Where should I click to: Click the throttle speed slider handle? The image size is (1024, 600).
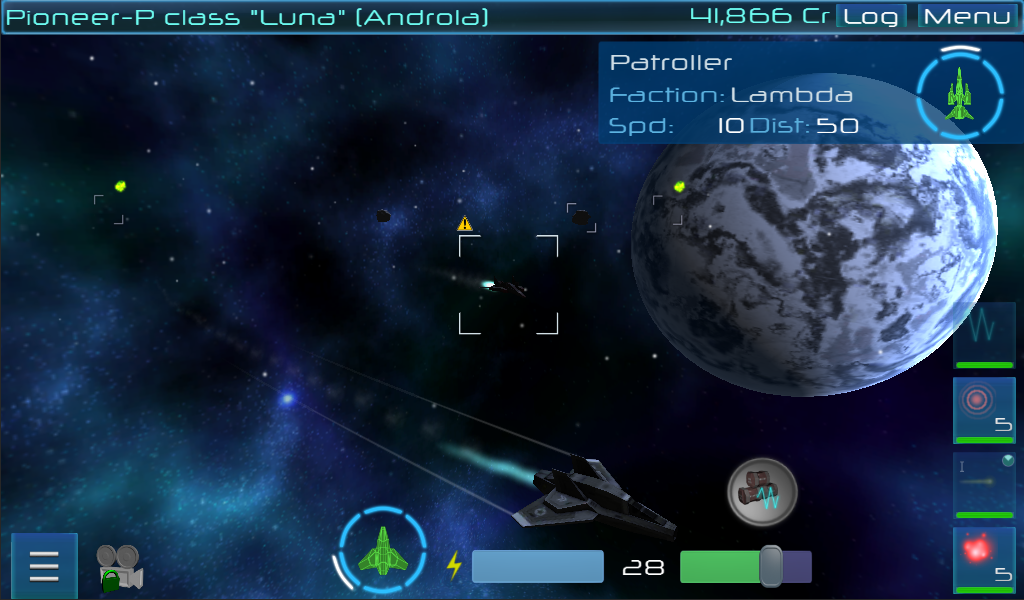point(770,566)
